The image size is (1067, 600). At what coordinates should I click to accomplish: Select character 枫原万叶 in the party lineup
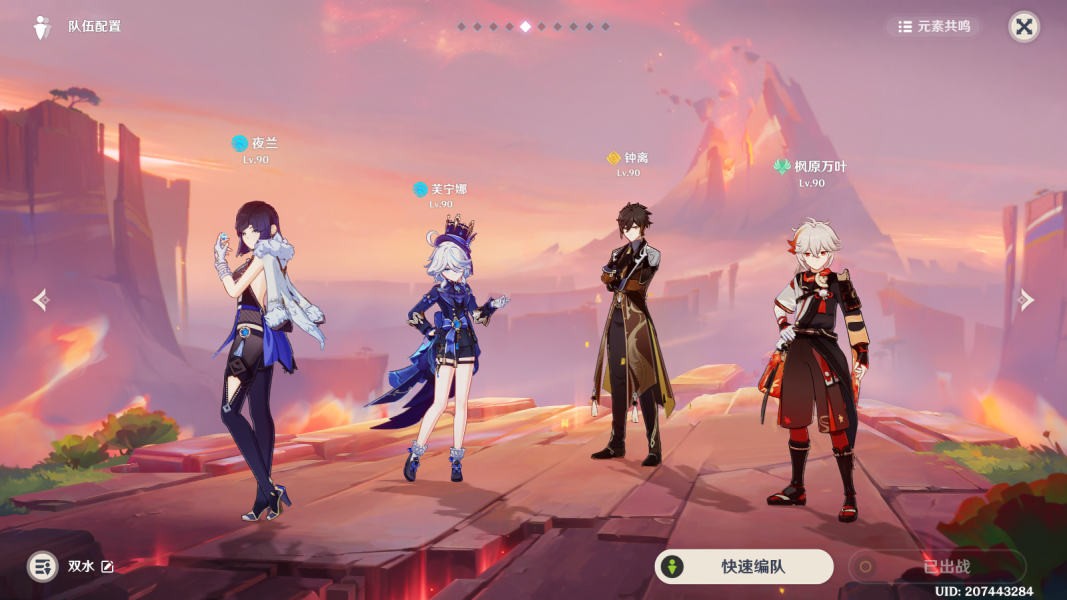[x=815, y=360]
